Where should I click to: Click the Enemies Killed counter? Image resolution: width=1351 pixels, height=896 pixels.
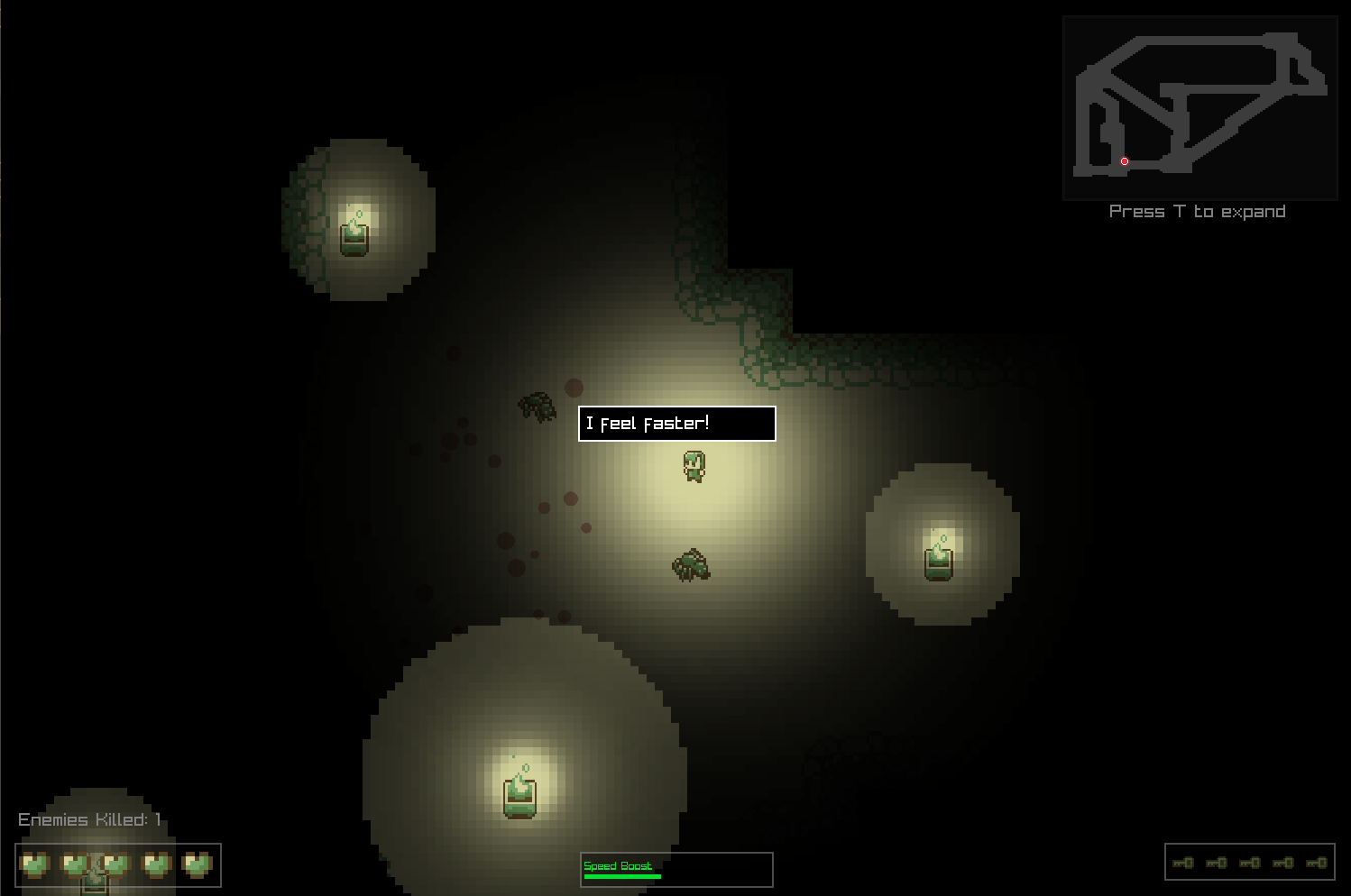tap(87, 819)
